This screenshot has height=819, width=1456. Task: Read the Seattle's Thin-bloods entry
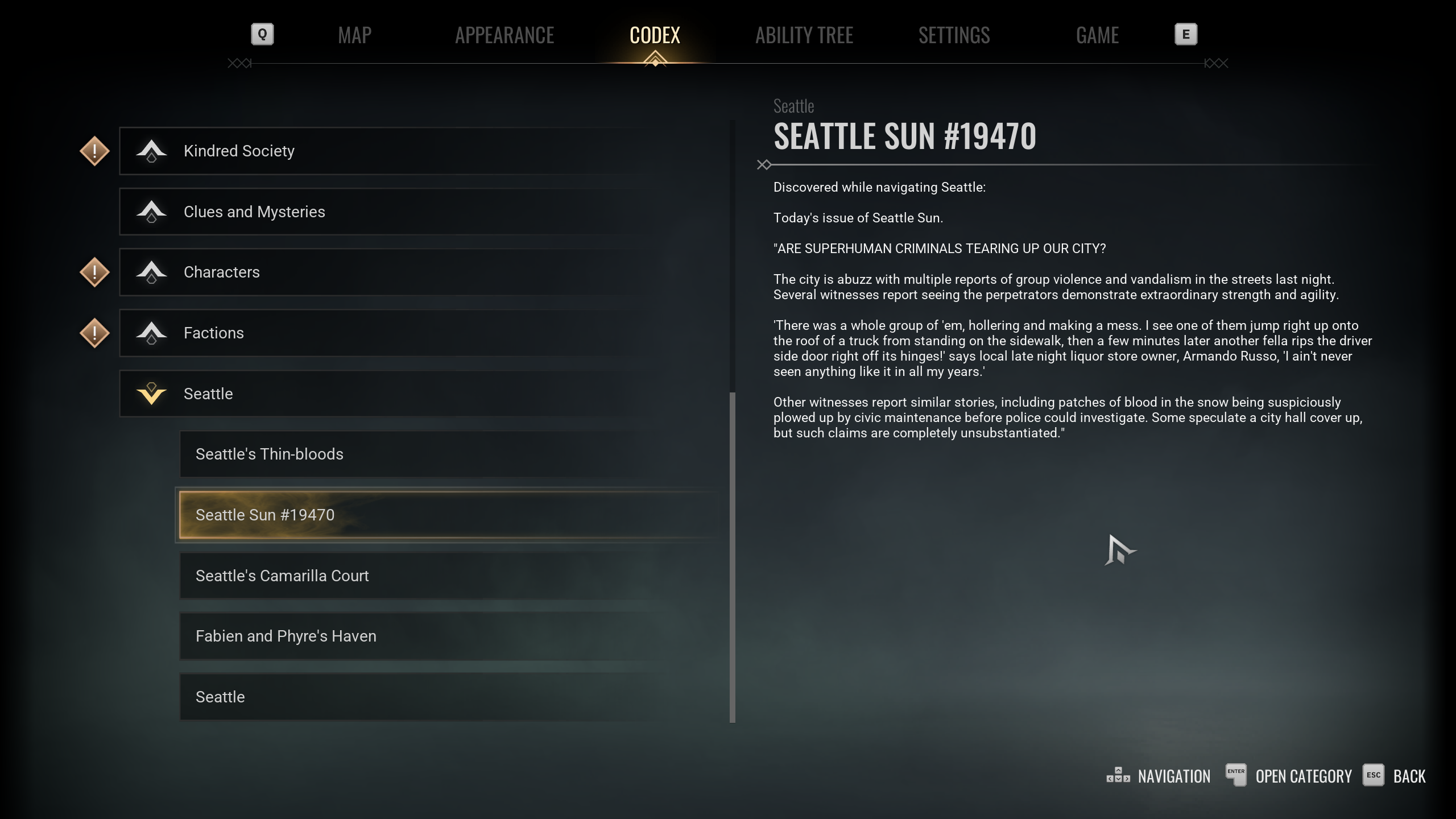click(x=432, y=454)
